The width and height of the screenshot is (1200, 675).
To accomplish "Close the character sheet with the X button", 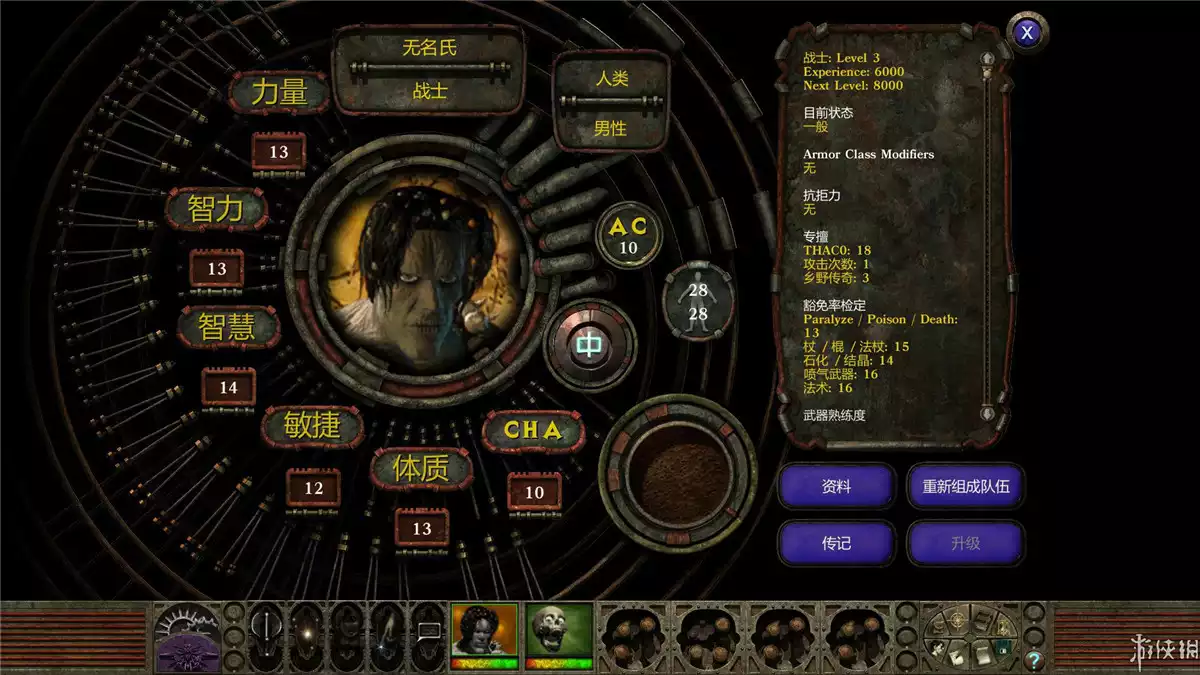I will [x=1026, y=33].
